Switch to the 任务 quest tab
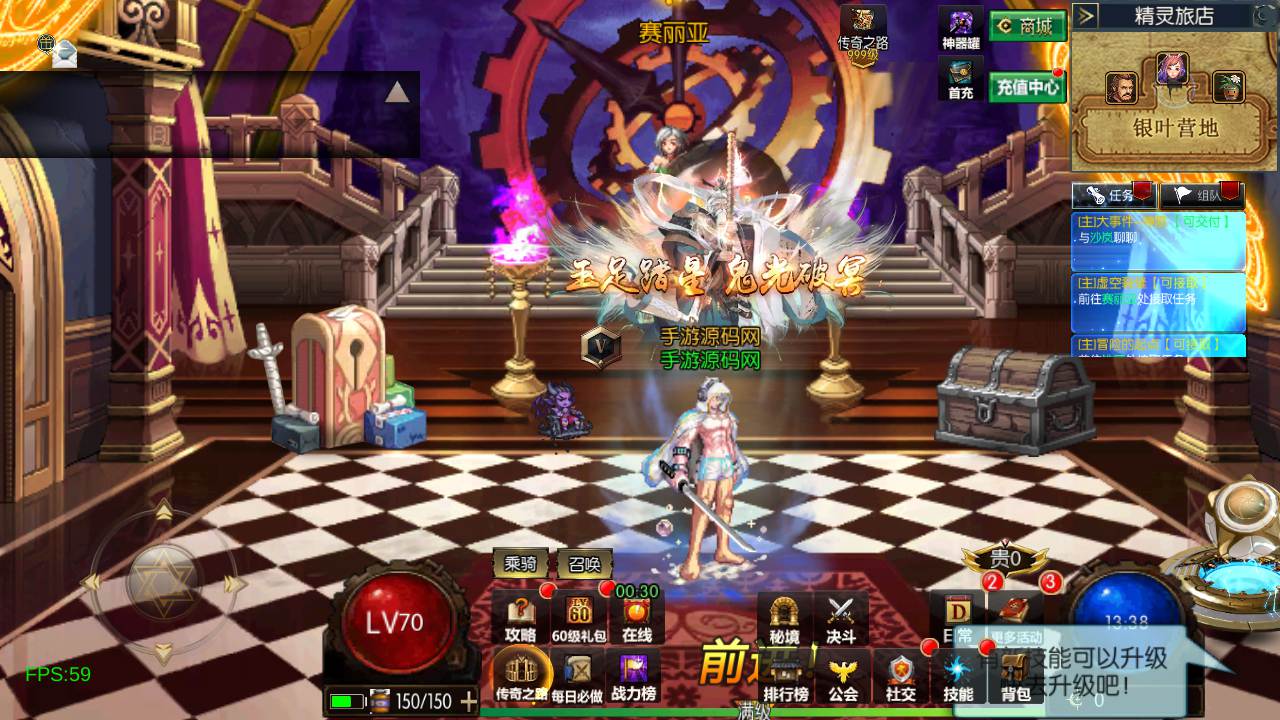Viewport: 1280px width, 720px height. point(1113,195)
